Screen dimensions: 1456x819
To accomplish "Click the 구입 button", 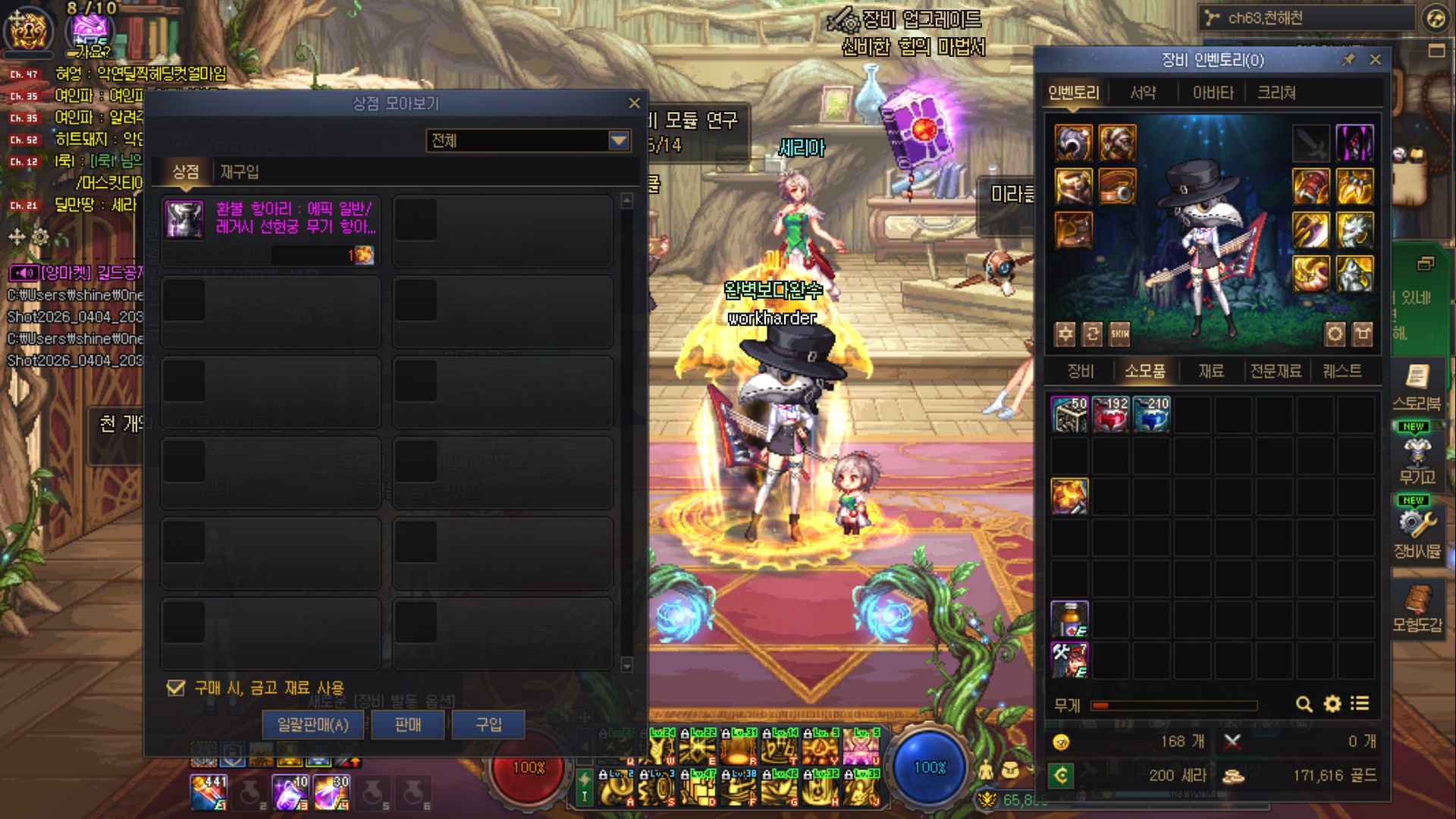I will point(488,725).
